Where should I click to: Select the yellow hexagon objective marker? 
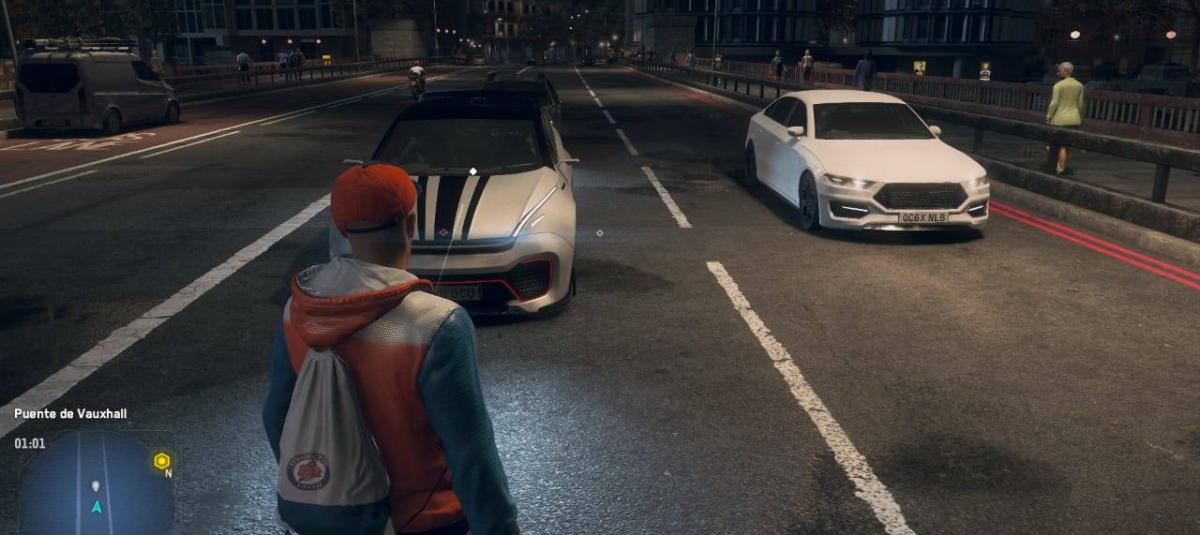(x=162, y=460)
